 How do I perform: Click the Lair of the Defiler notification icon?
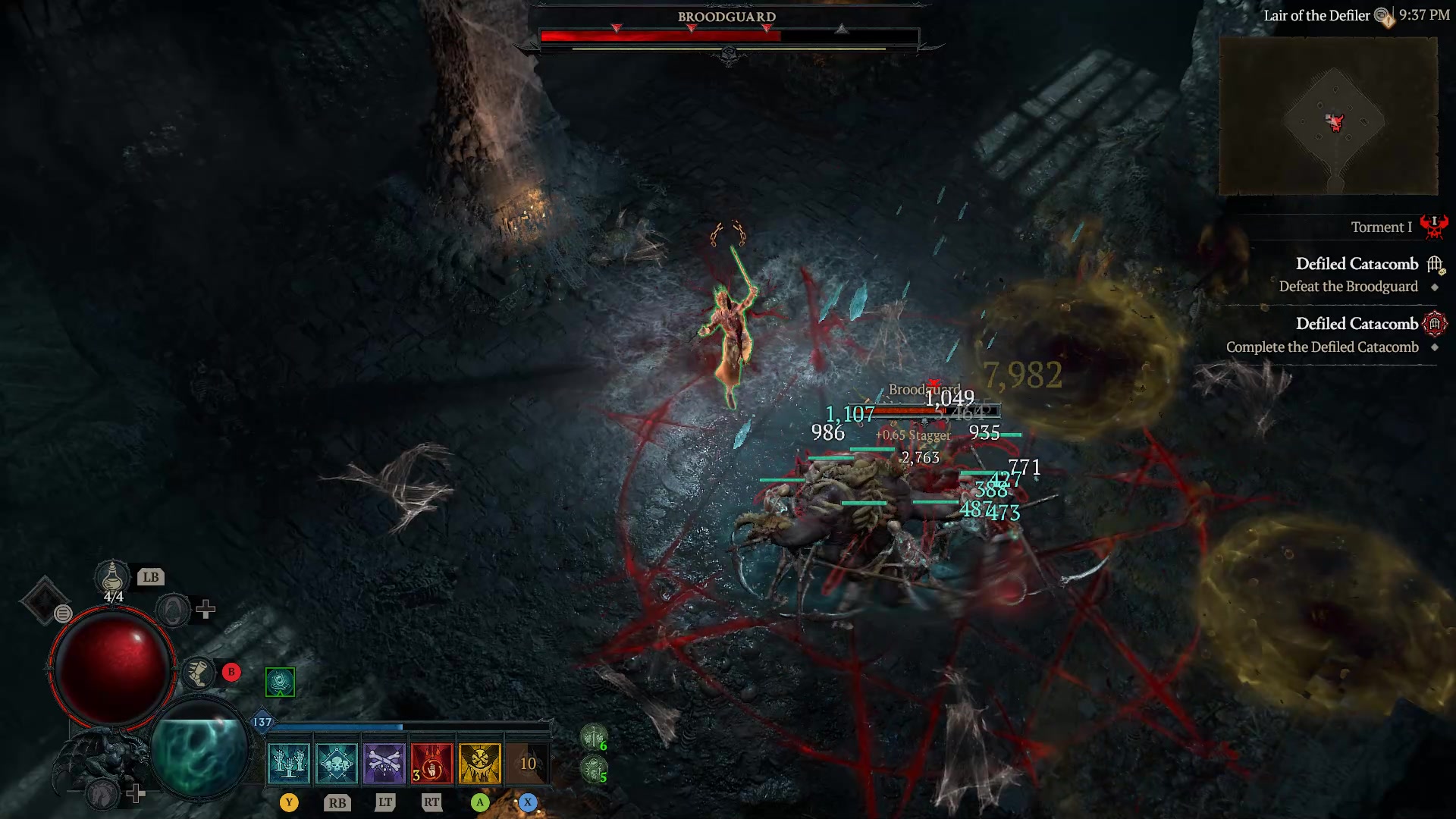click(x=1382, y=15)
